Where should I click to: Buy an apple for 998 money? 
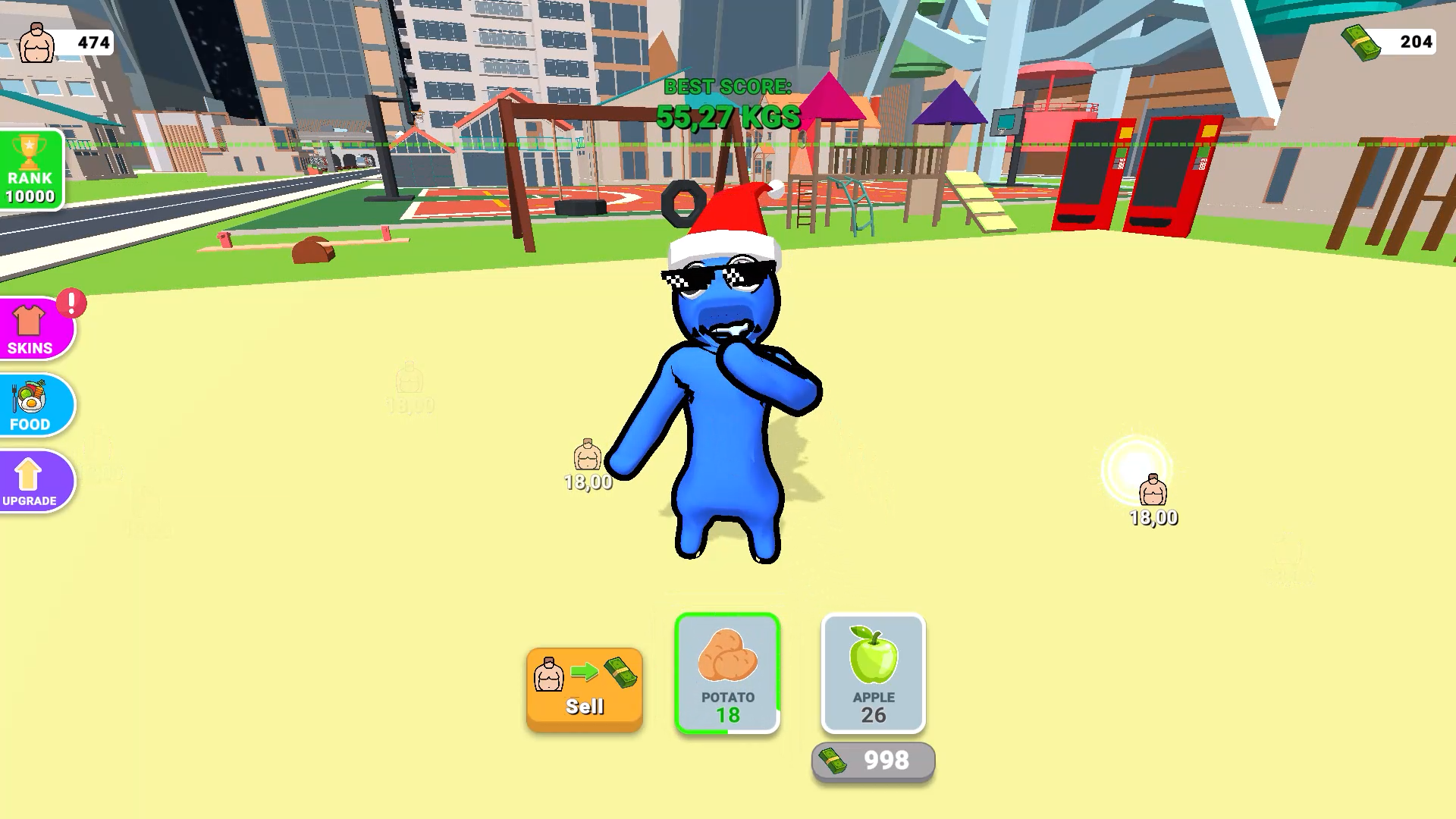pyautogui.click(x=872, y=761)
